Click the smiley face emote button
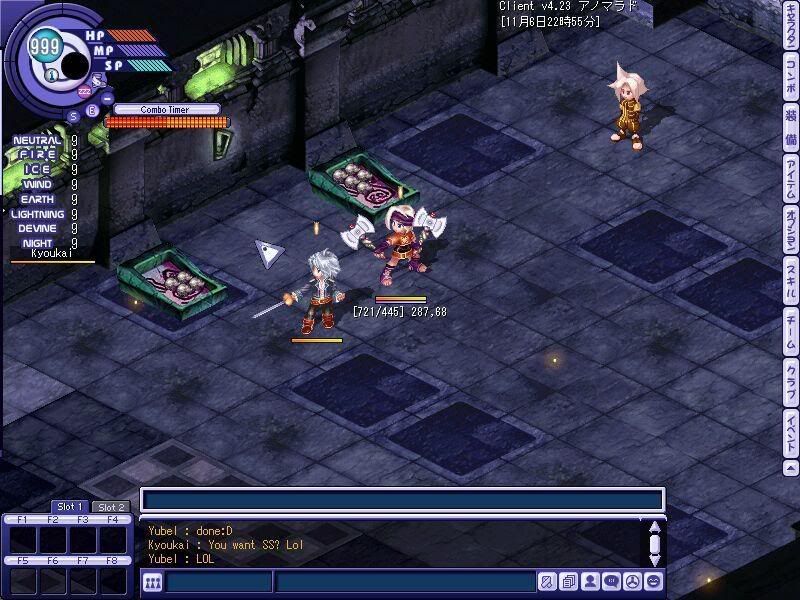800x600 pixels. 653,582
